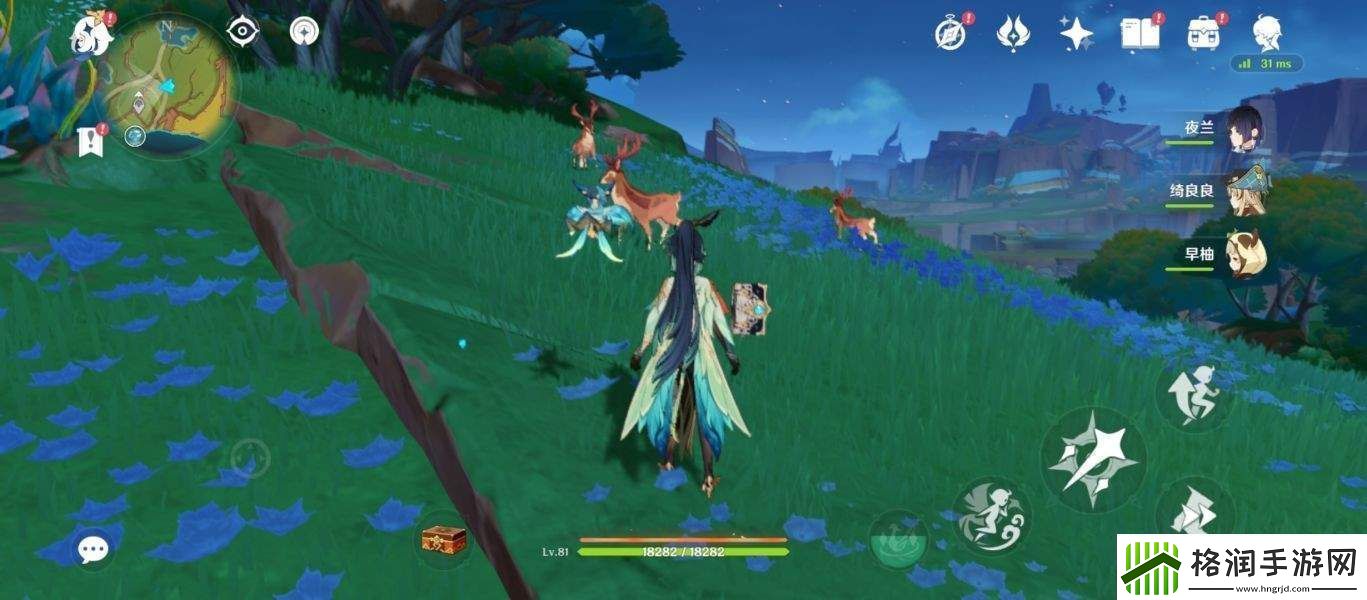Image resolution: width=1367 pixels, height=600 pixels.
Task: Open the circular minimap
Action: (x=171, y=83)
